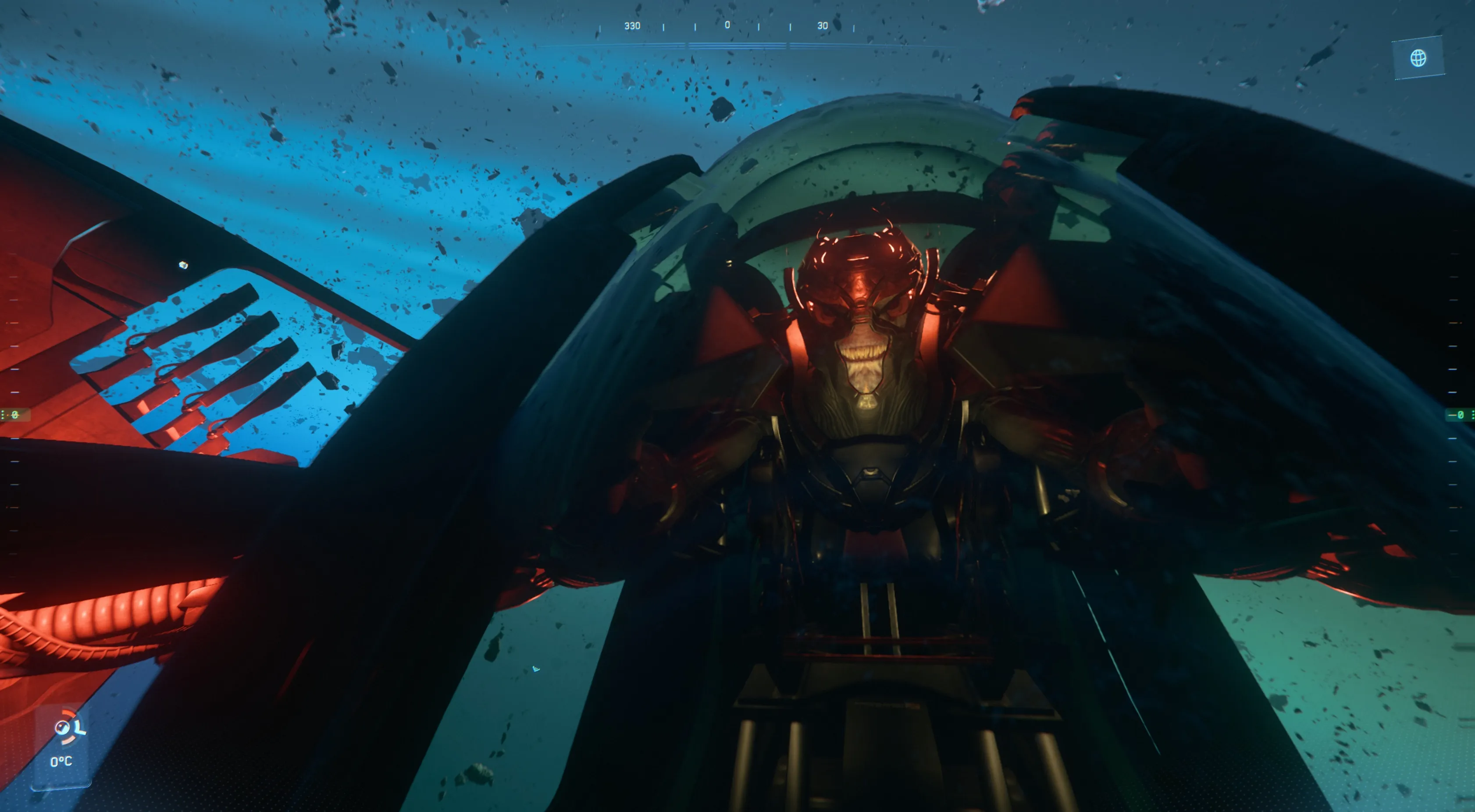Image resolution: width=1475 pixels, height=812 pixels.
Task: Open the globe map icon
Action: pos(1418,58)
